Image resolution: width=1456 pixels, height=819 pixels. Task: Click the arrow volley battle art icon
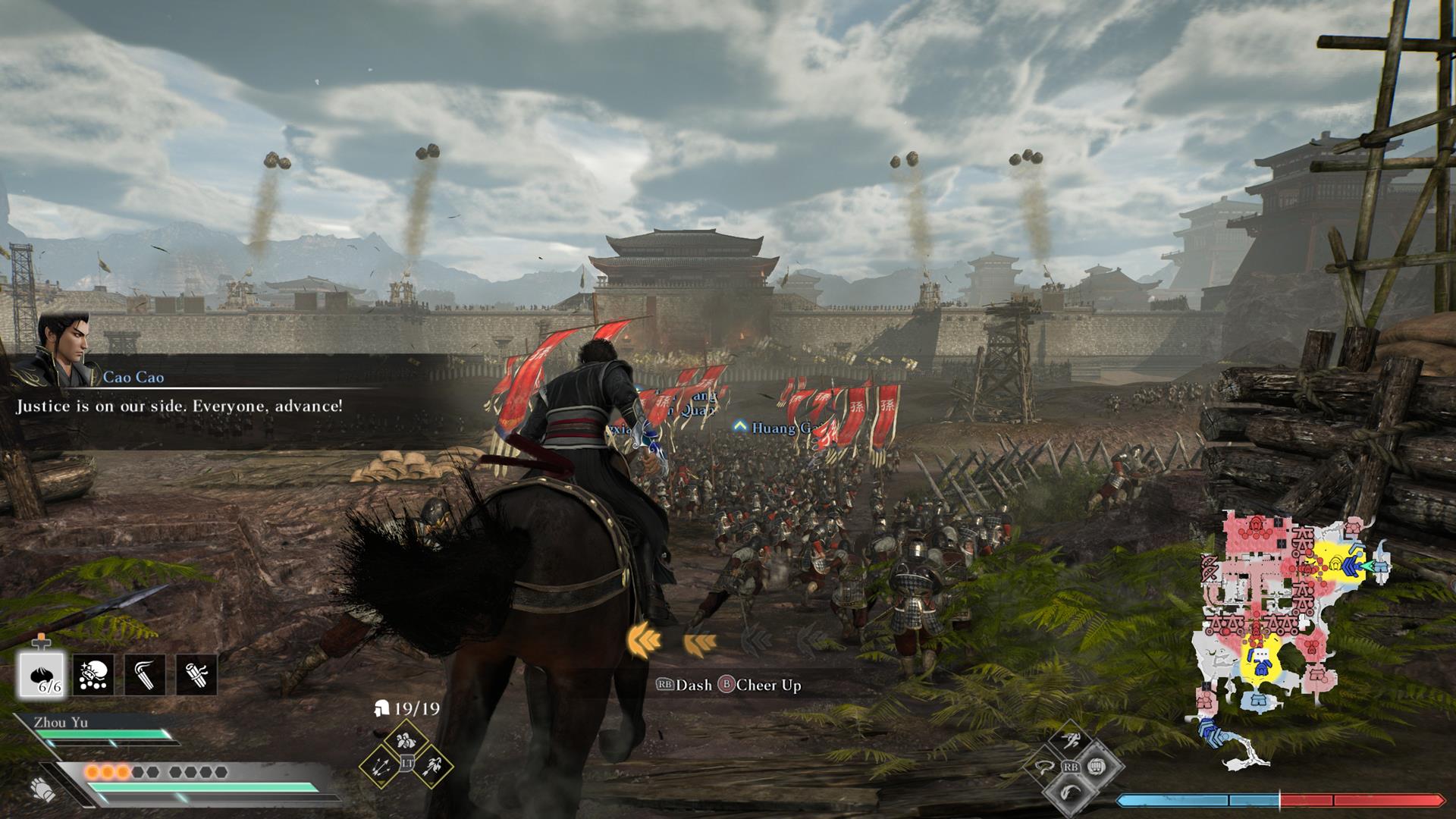pyautogui.click(x=379, y=767)
